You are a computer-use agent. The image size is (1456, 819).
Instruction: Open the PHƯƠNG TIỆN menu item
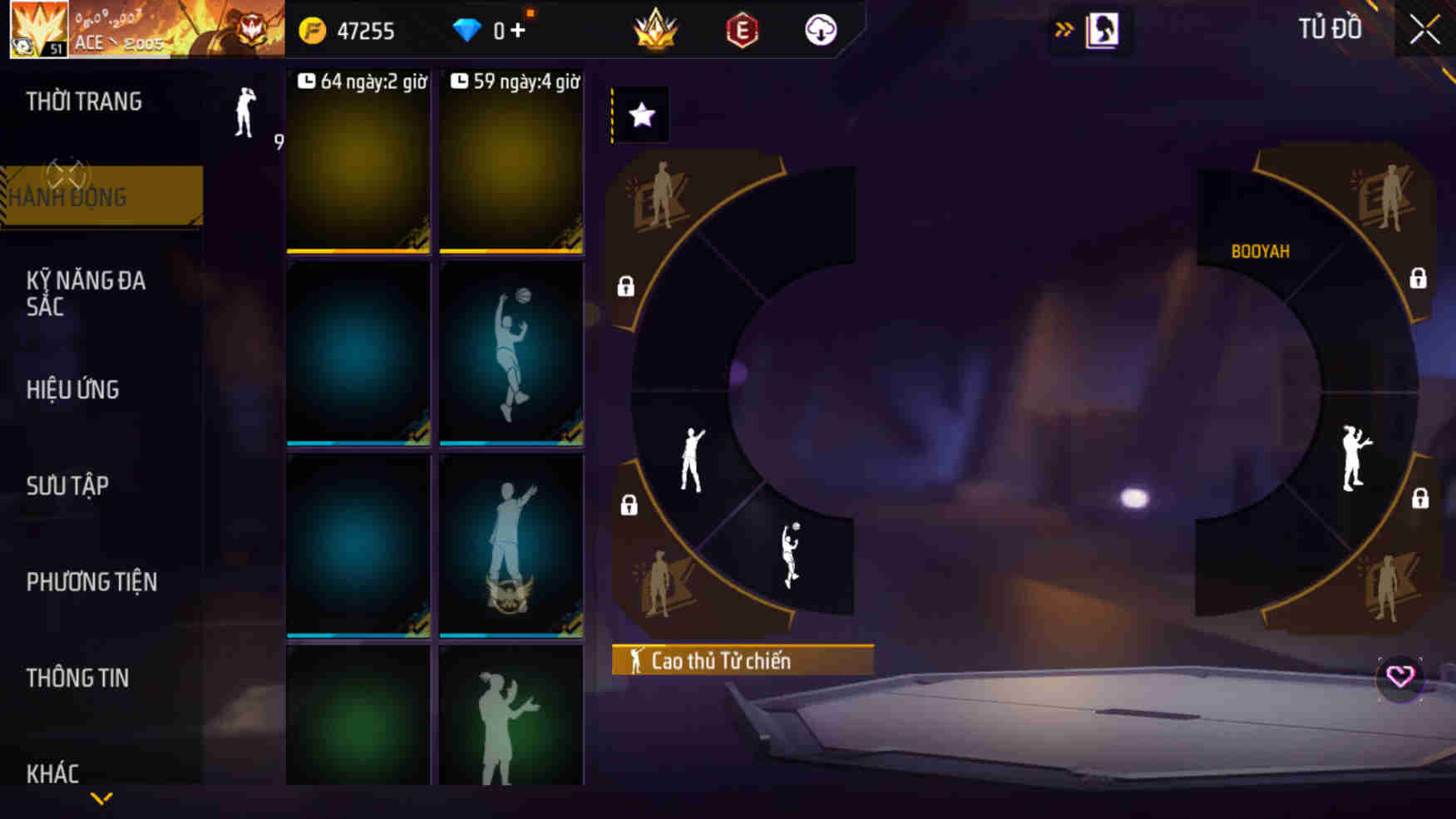pyautogui.click(x=93, y=581)
